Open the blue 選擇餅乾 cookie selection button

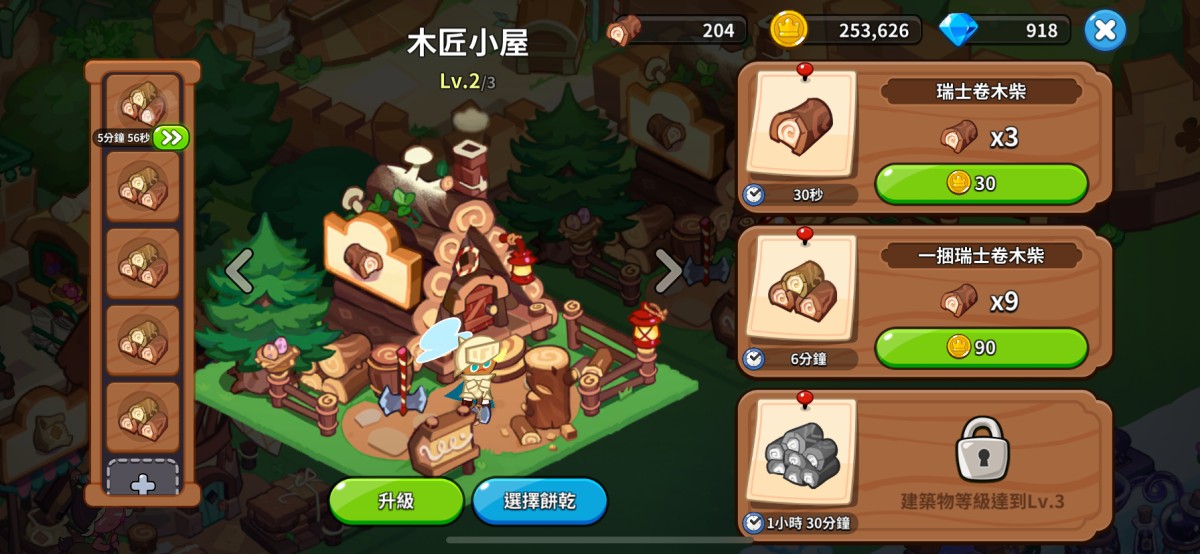[x=540, y=501]
